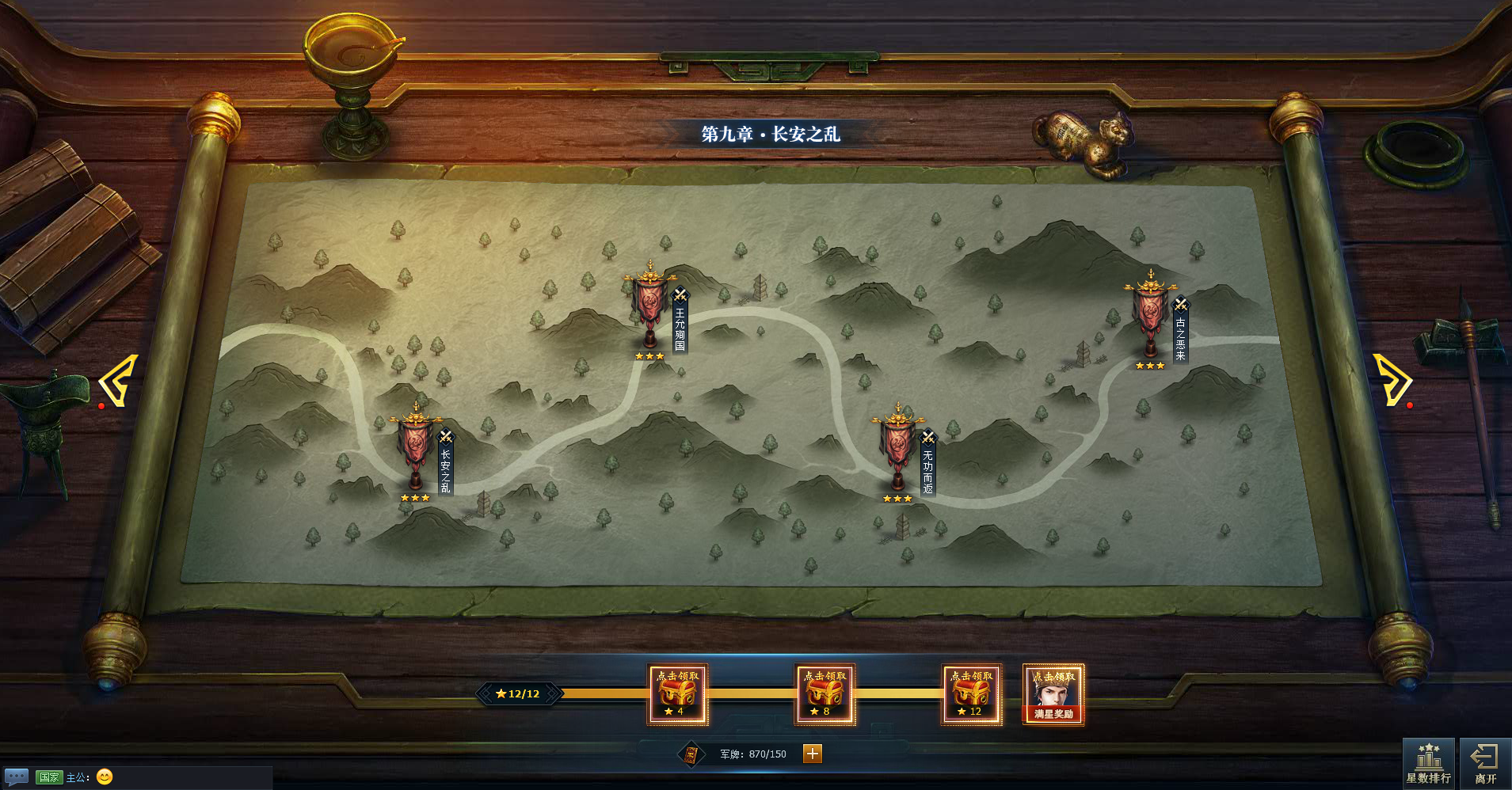
Task: Add more 军牌 with the plus button
Action: coord(813,754)
